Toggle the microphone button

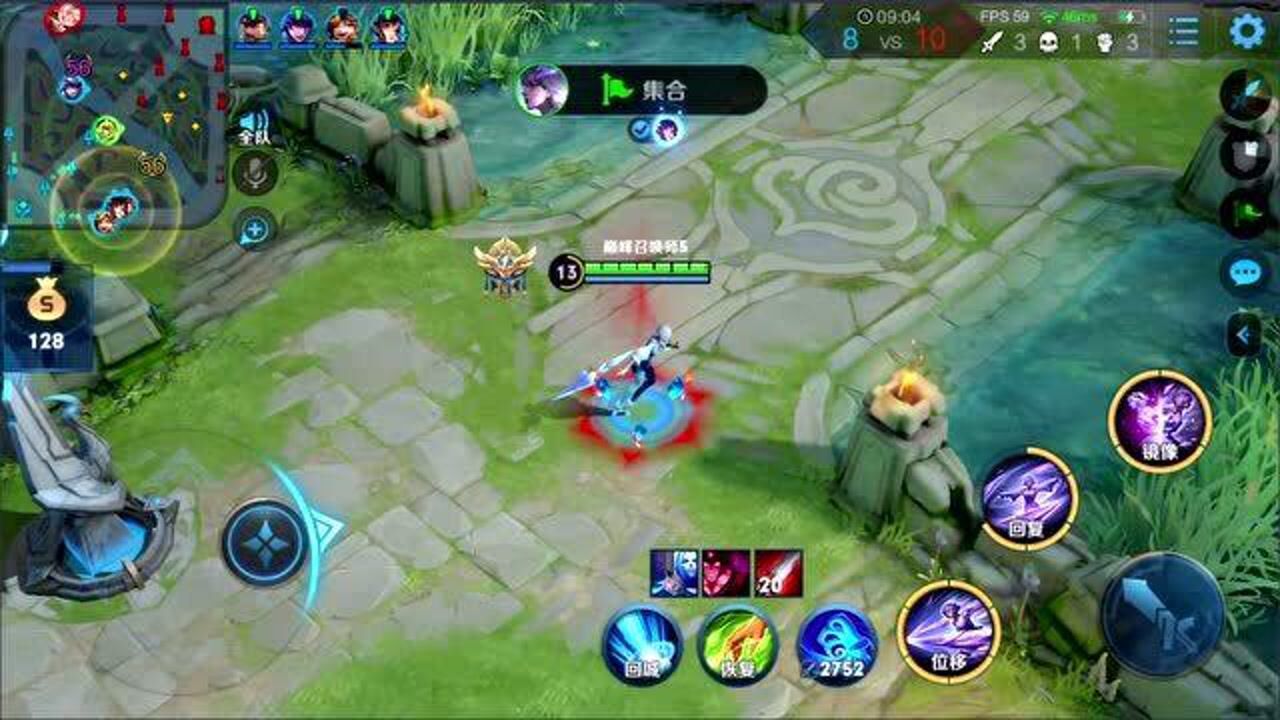pyautogui.click(x=255, y=174)
